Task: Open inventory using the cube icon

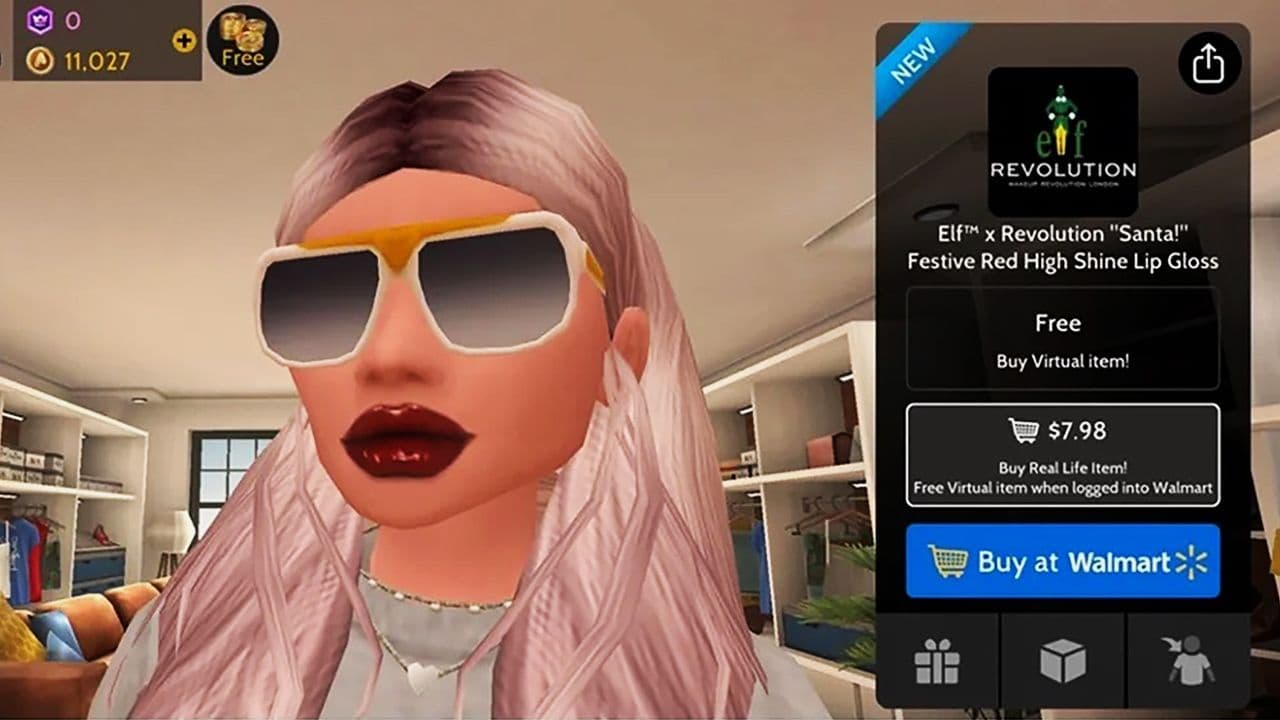Action: click(x=1063, y=657)
